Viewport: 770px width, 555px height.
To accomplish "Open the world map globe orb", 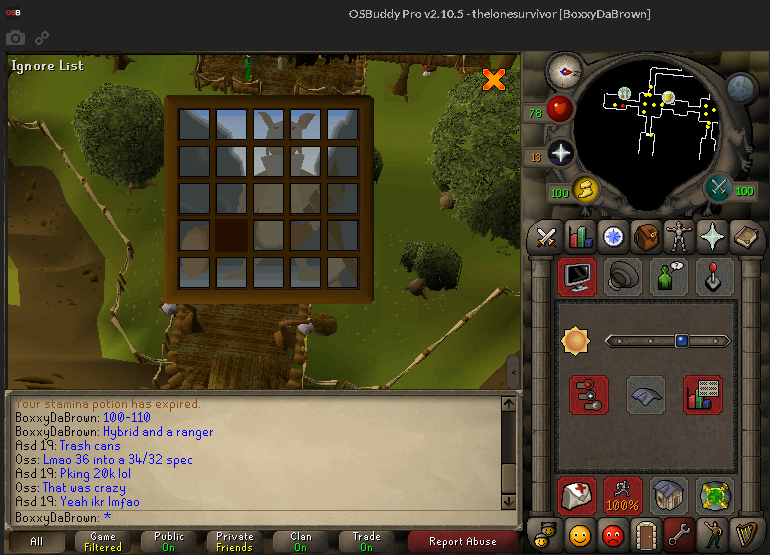I will (741, 87).
